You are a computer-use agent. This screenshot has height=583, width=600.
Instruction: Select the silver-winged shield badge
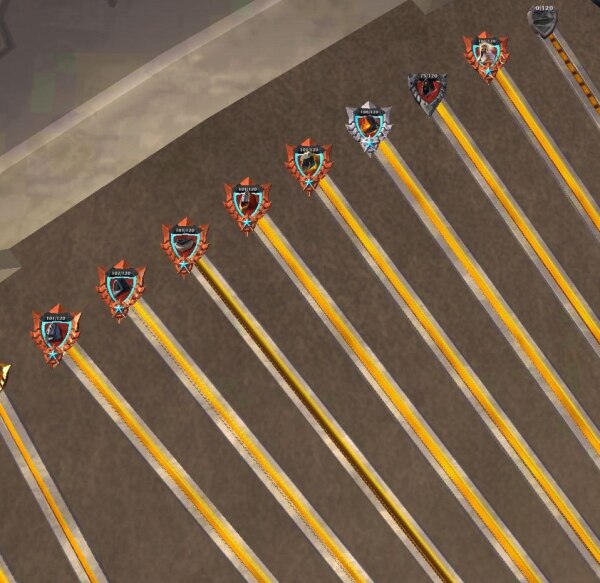click(x=367, y=128)
